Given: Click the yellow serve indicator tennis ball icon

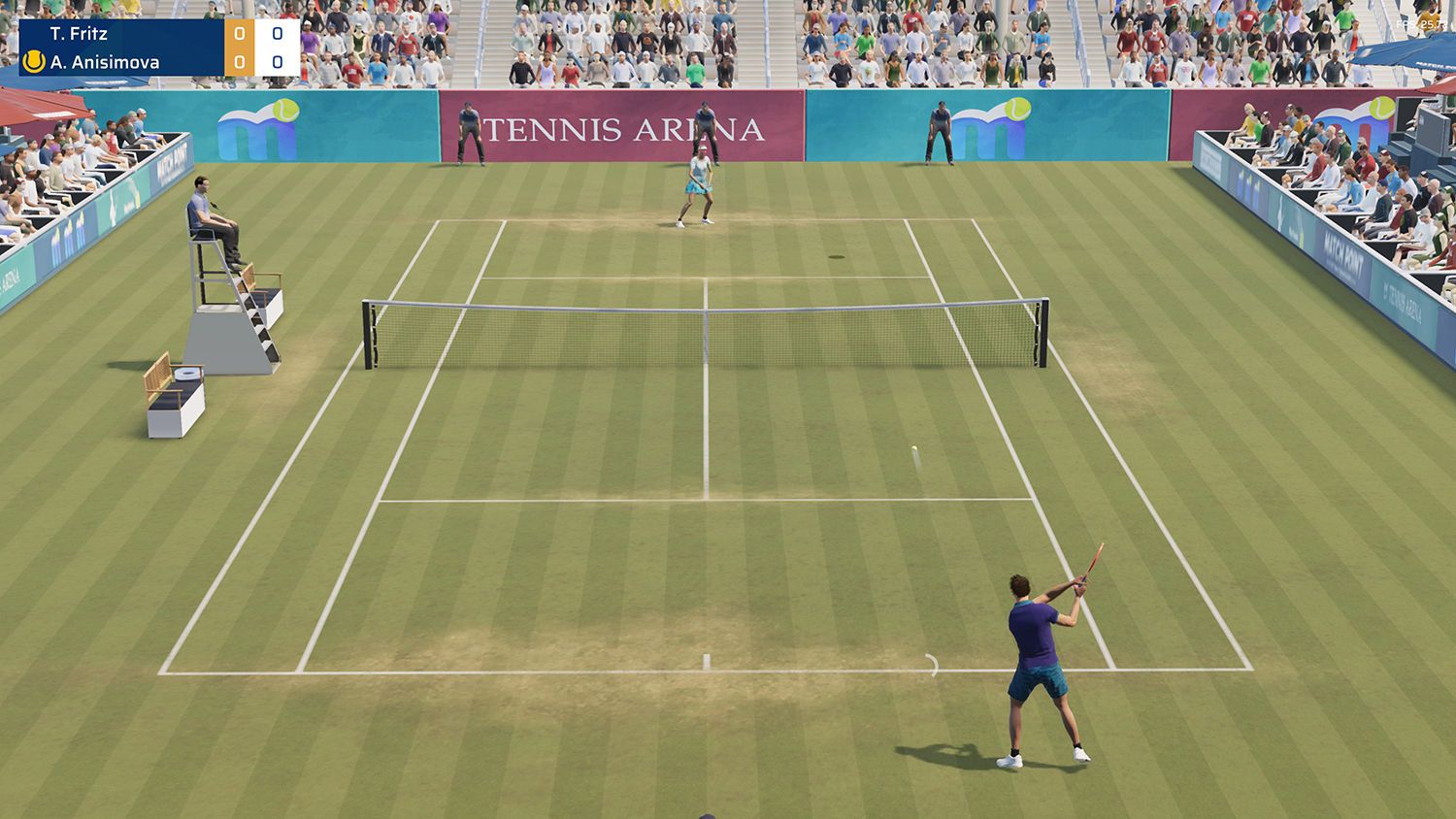Looking at the screenshot, I should [x=33, y=61].
